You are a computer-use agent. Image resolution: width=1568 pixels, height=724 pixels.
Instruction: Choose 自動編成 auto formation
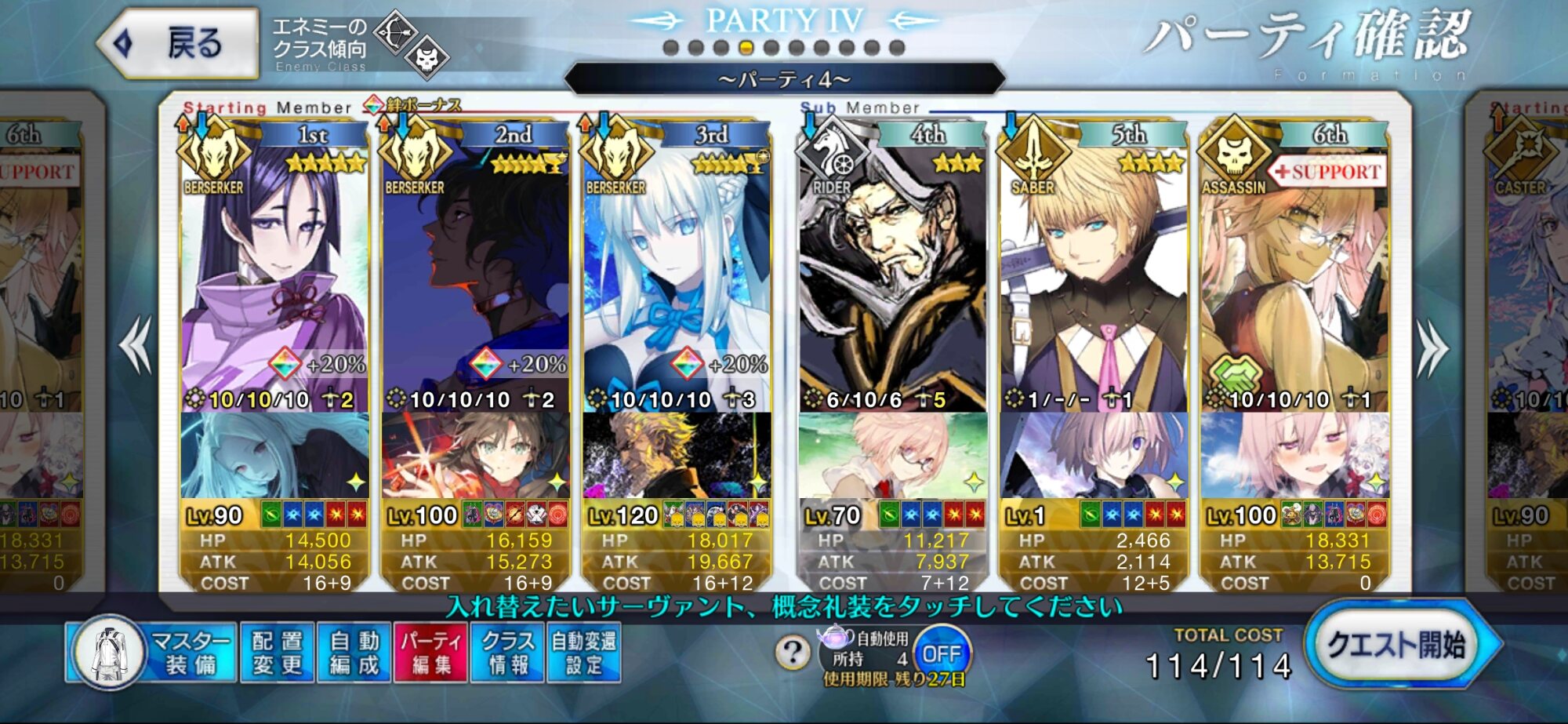[x=354, y=653]
